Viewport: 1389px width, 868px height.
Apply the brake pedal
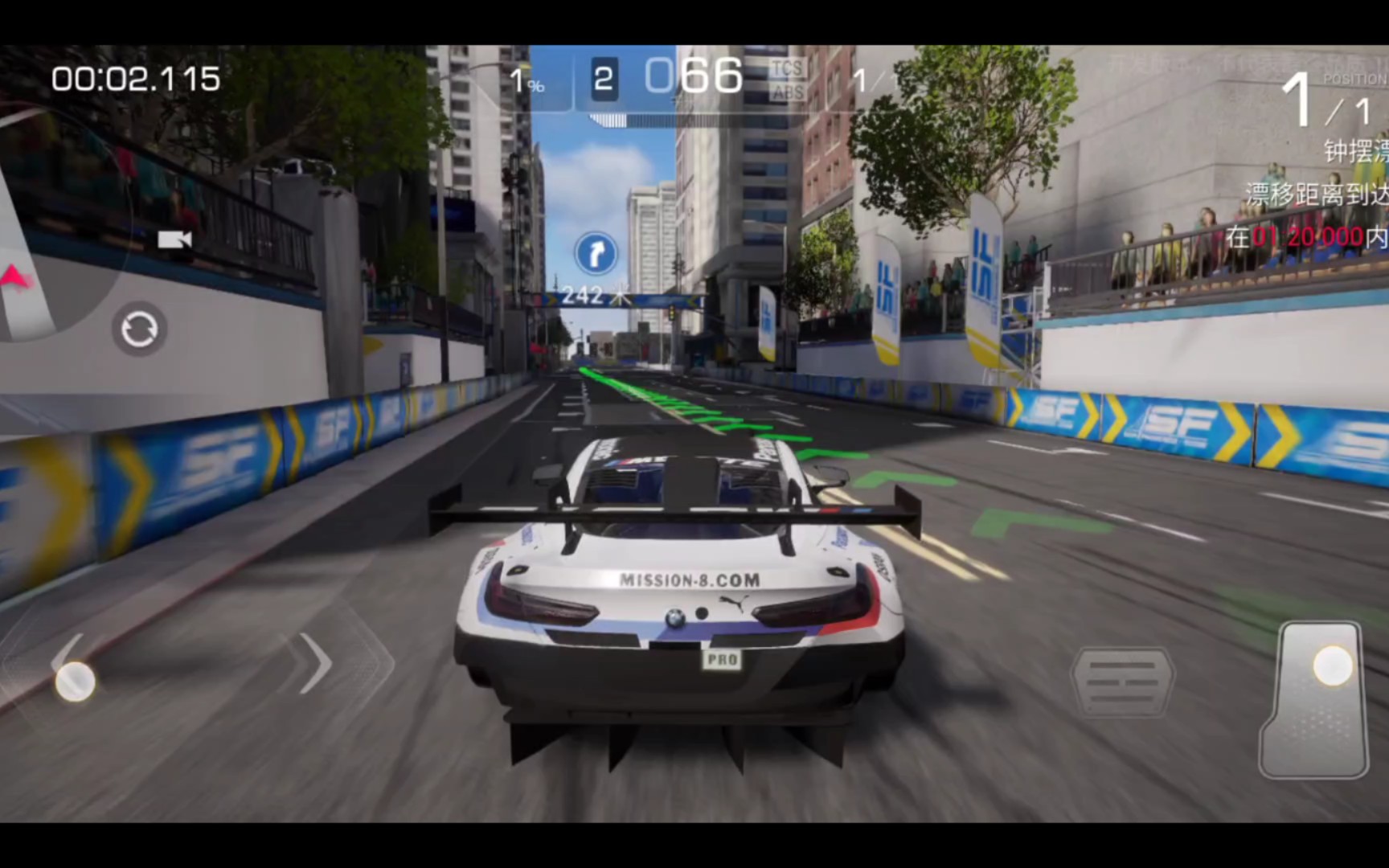click(1122, 682)
